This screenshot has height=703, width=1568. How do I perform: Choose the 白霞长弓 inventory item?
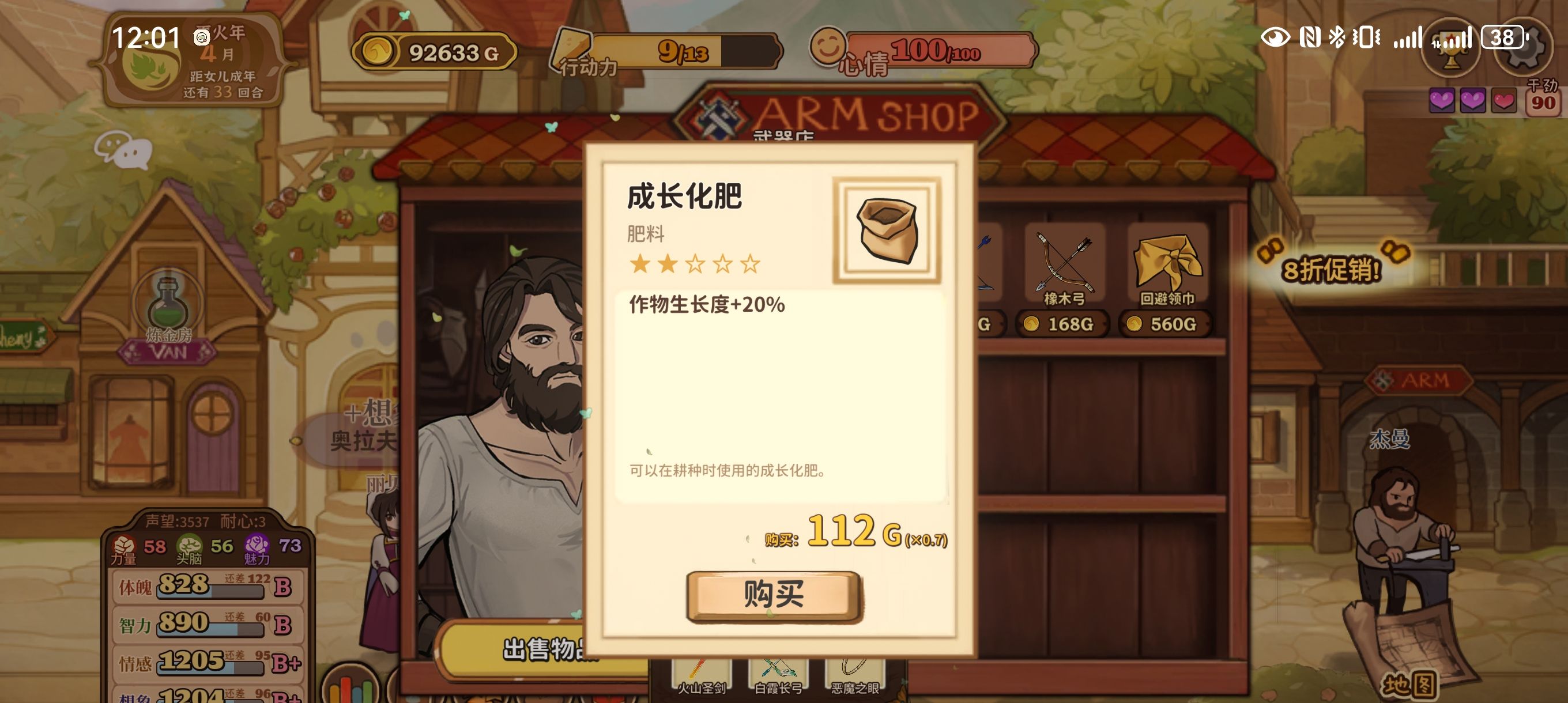pos(778,674)
